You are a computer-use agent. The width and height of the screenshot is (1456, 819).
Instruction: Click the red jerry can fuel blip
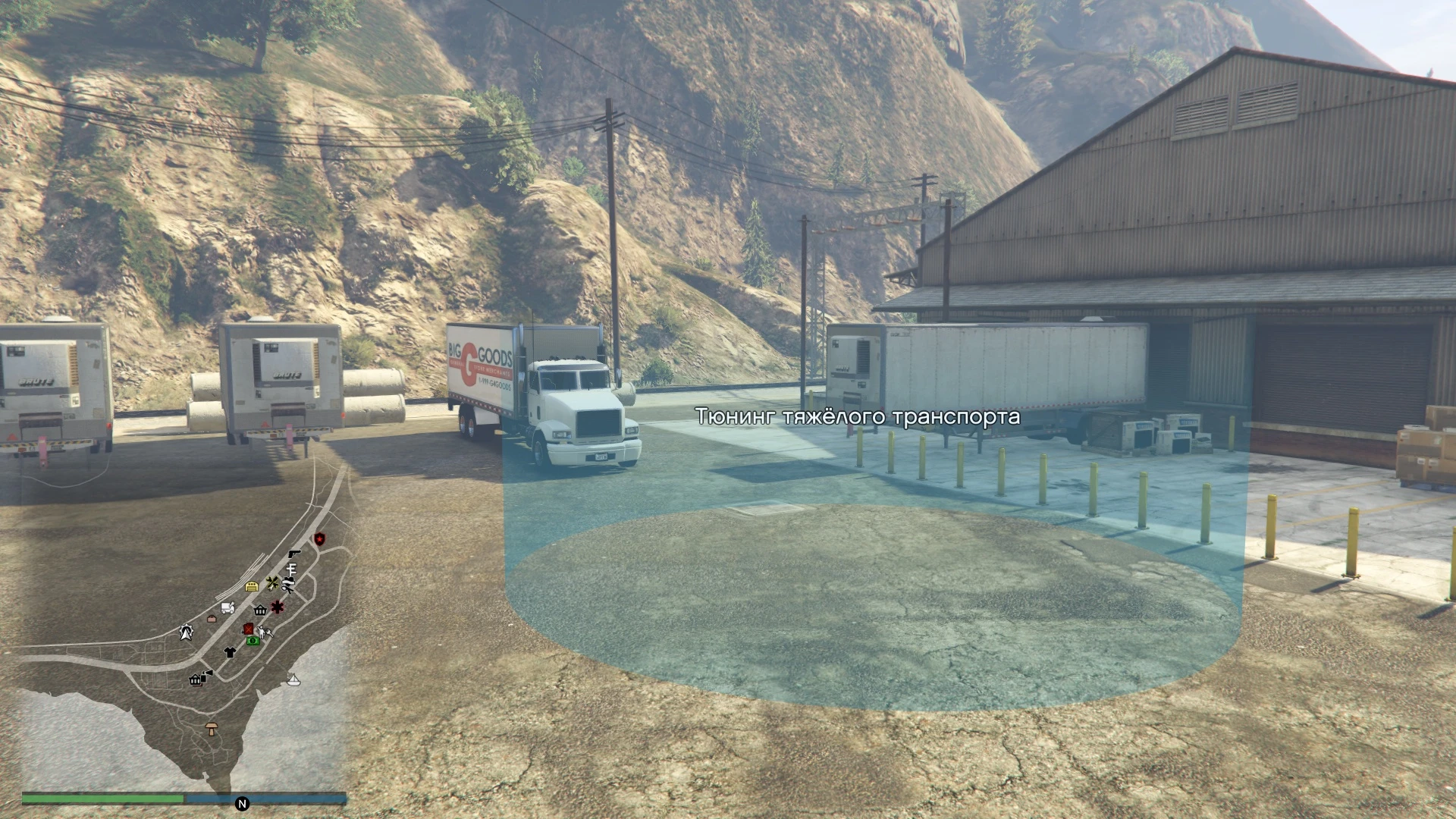(x=248, y=629)
